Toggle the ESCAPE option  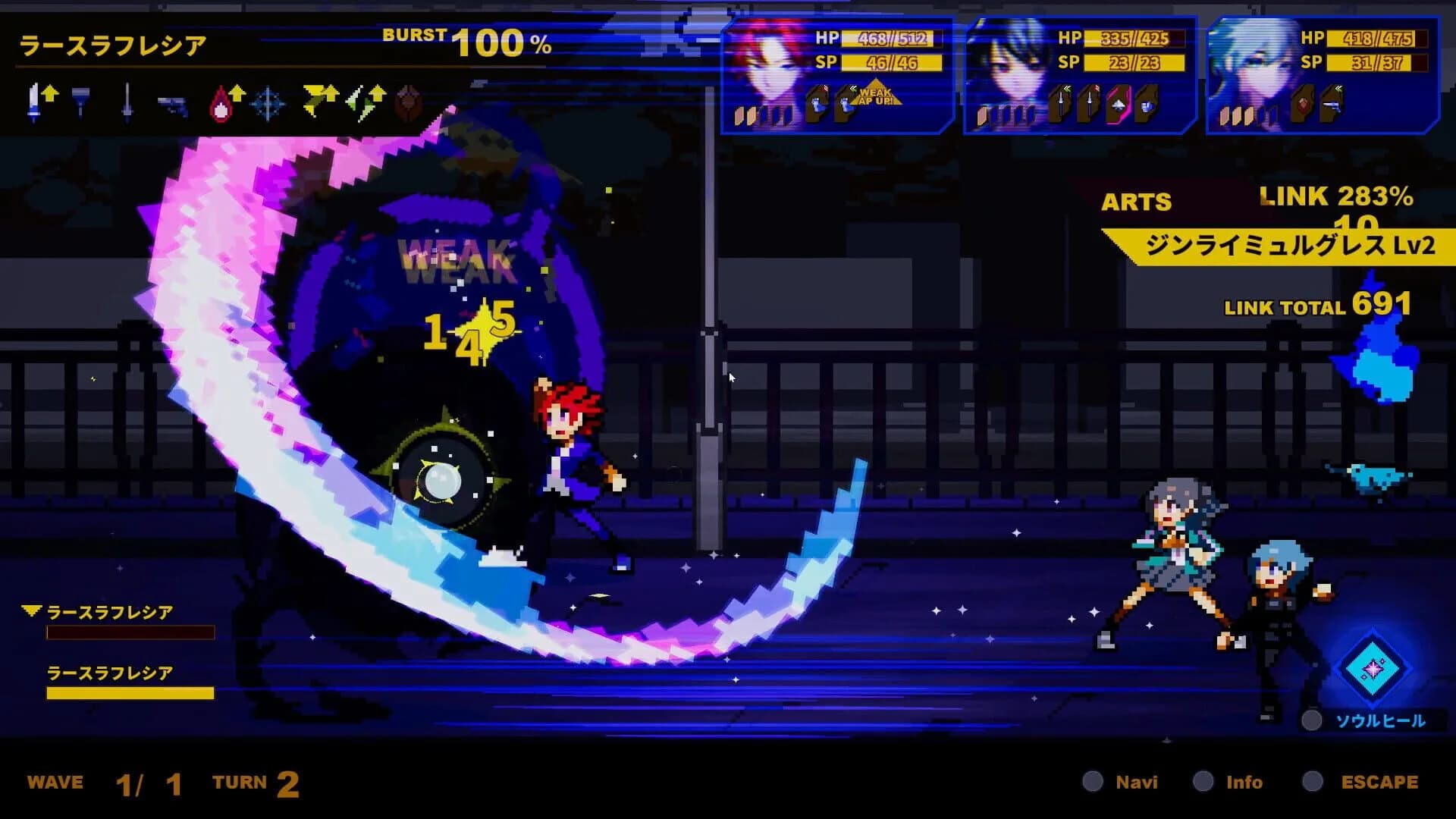point(1378,782)
